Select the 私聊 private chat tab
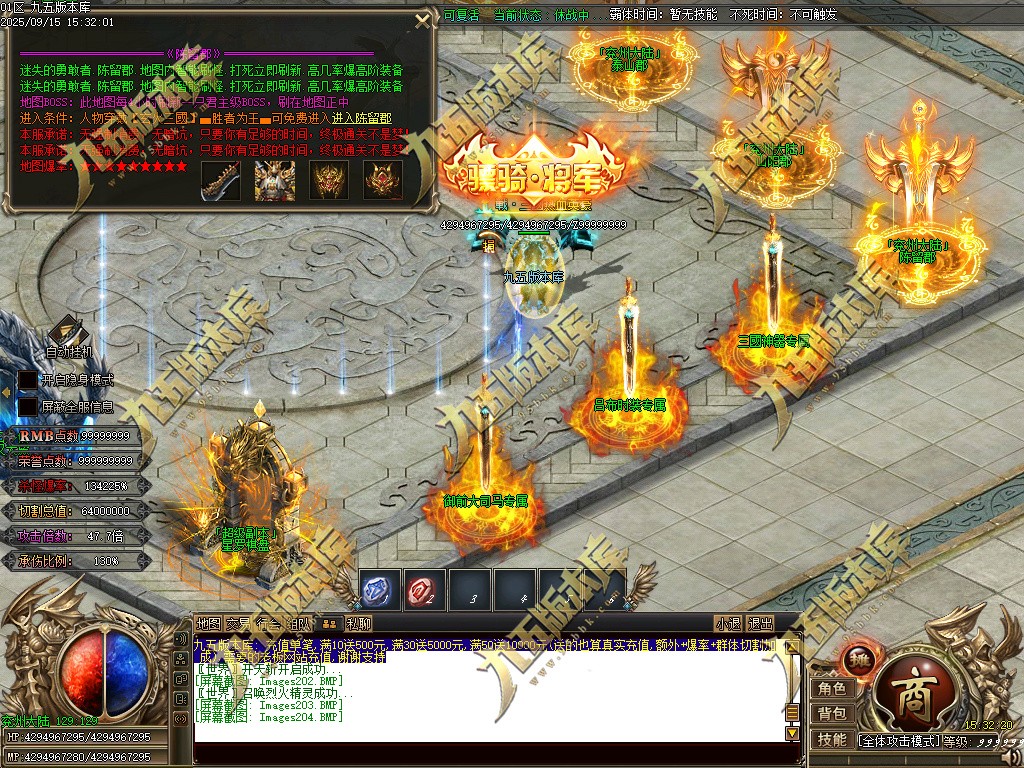1024x768 pixels. [358, 624]
